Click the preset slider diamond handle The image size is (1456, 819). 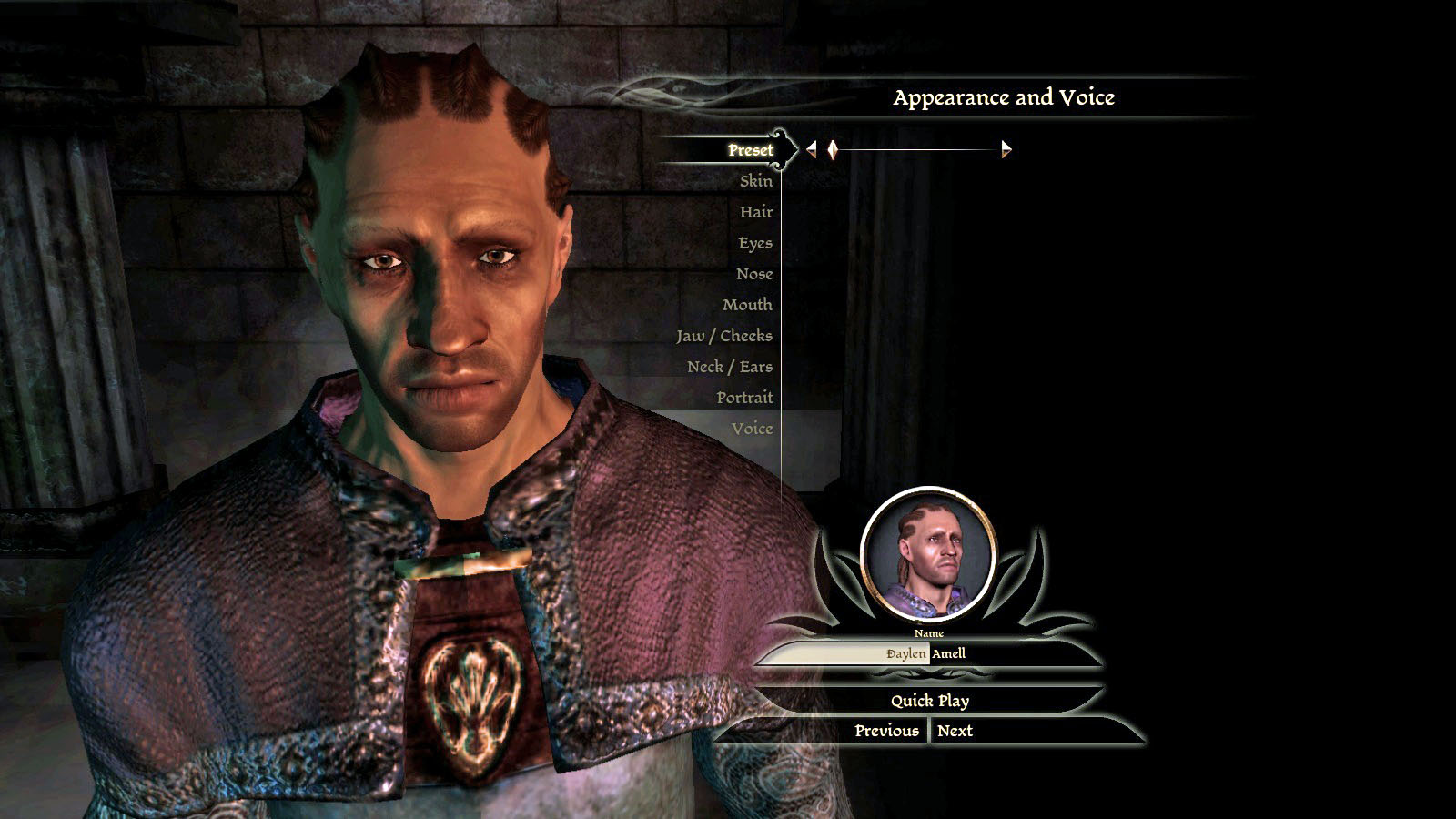[x=833, y=149]
